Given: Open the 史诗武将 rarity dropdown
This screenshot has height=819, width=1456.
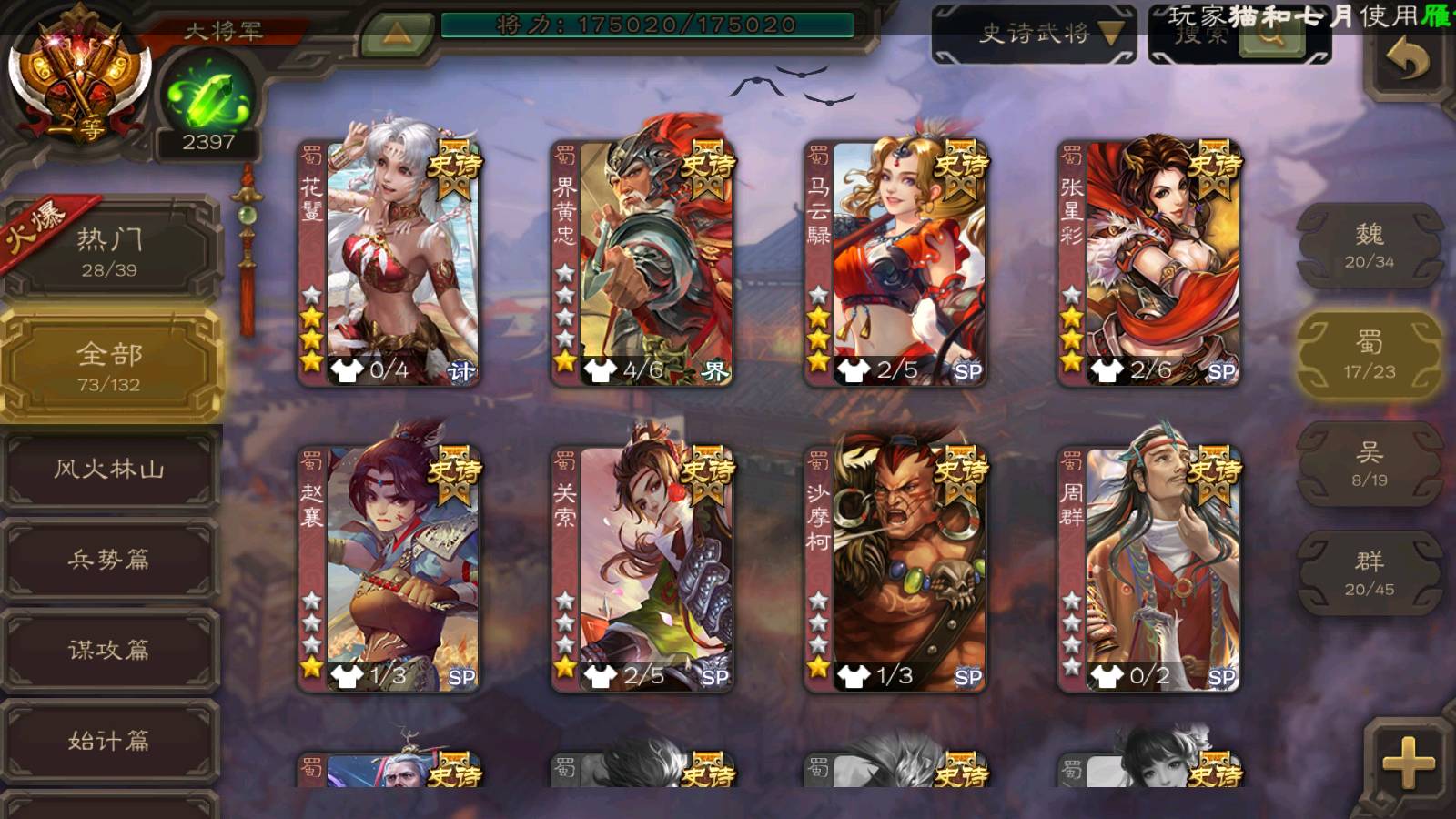Looking at the screenshot, I should coord(1034,35).
